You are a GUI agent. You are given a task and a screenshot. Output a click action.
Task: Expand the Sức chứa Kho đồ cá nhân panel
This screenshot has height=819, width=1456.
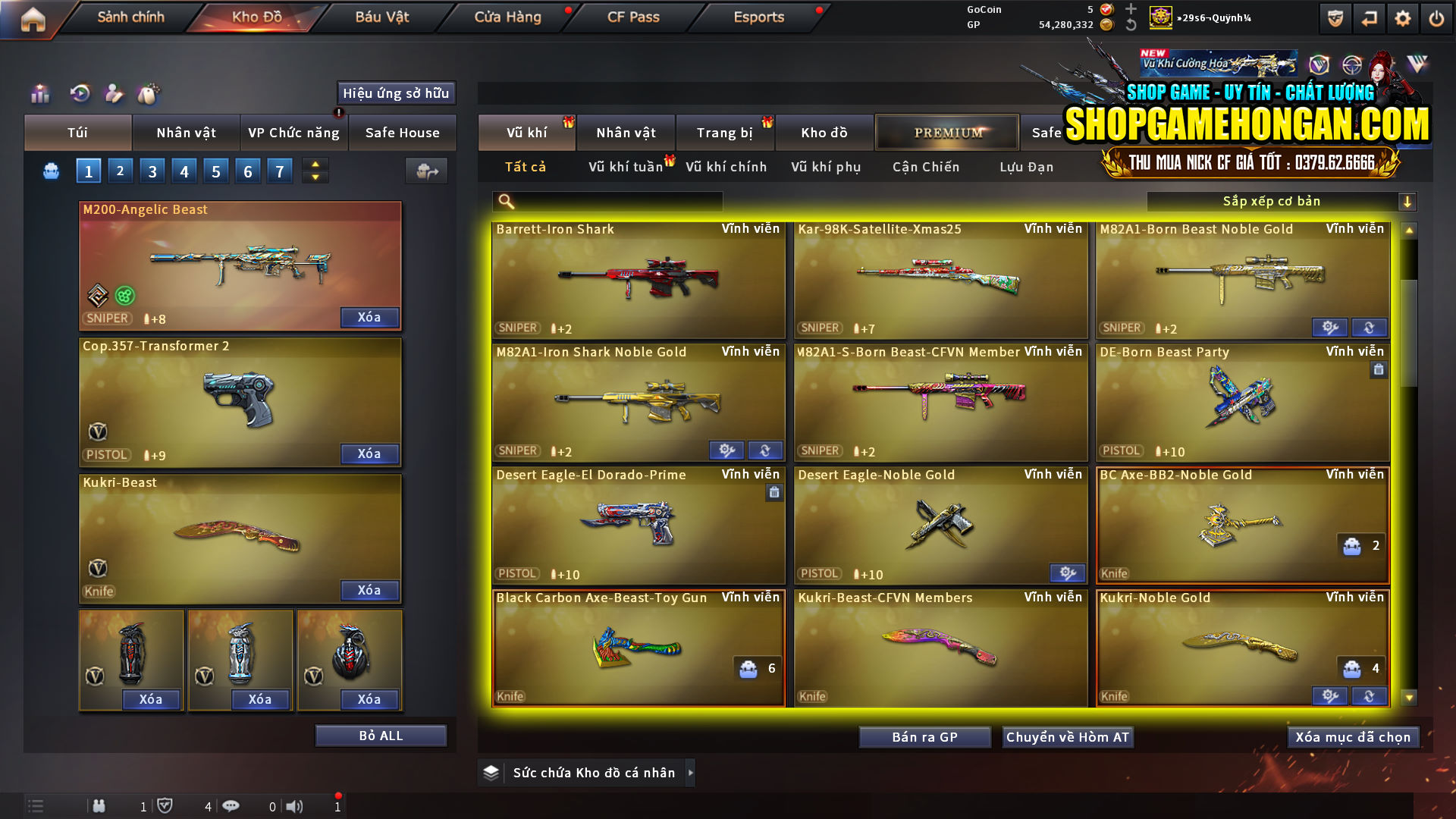click(x=691, y=773)
